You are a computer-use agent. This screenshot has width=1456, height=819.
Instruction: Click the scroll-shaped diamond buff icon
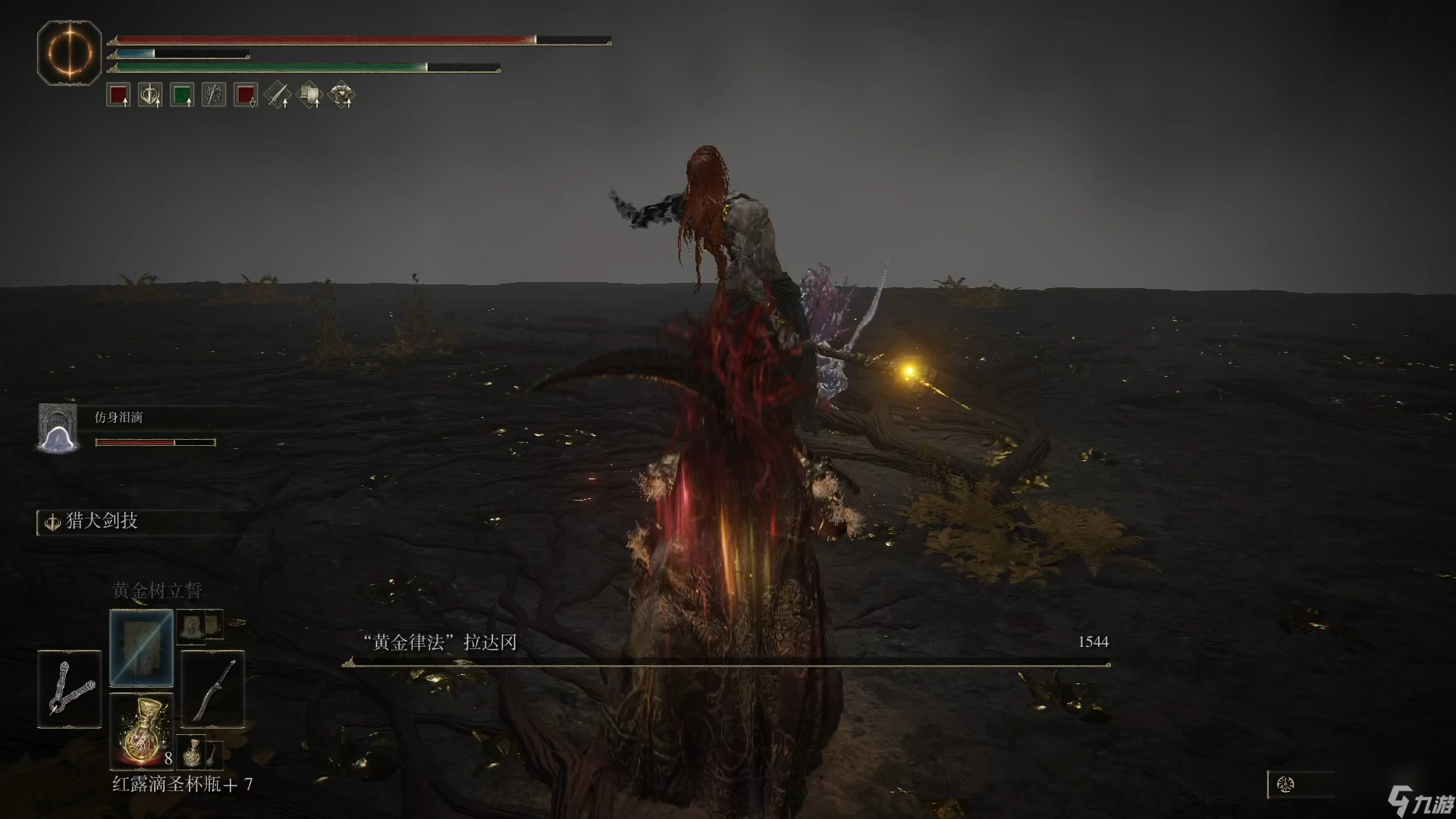309,96
